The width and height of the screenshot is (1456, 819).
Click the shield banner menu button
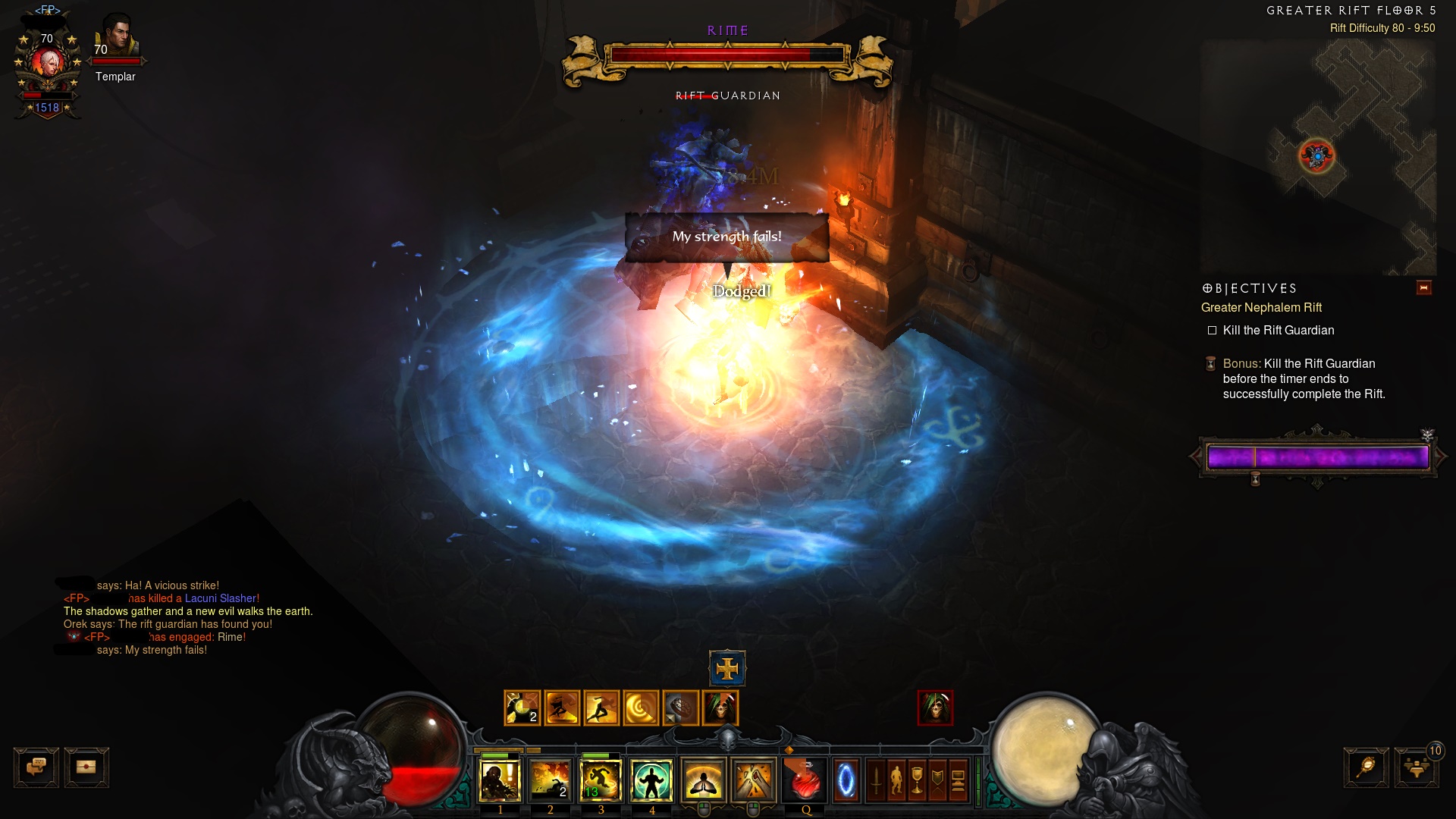[x=937, y=780]
